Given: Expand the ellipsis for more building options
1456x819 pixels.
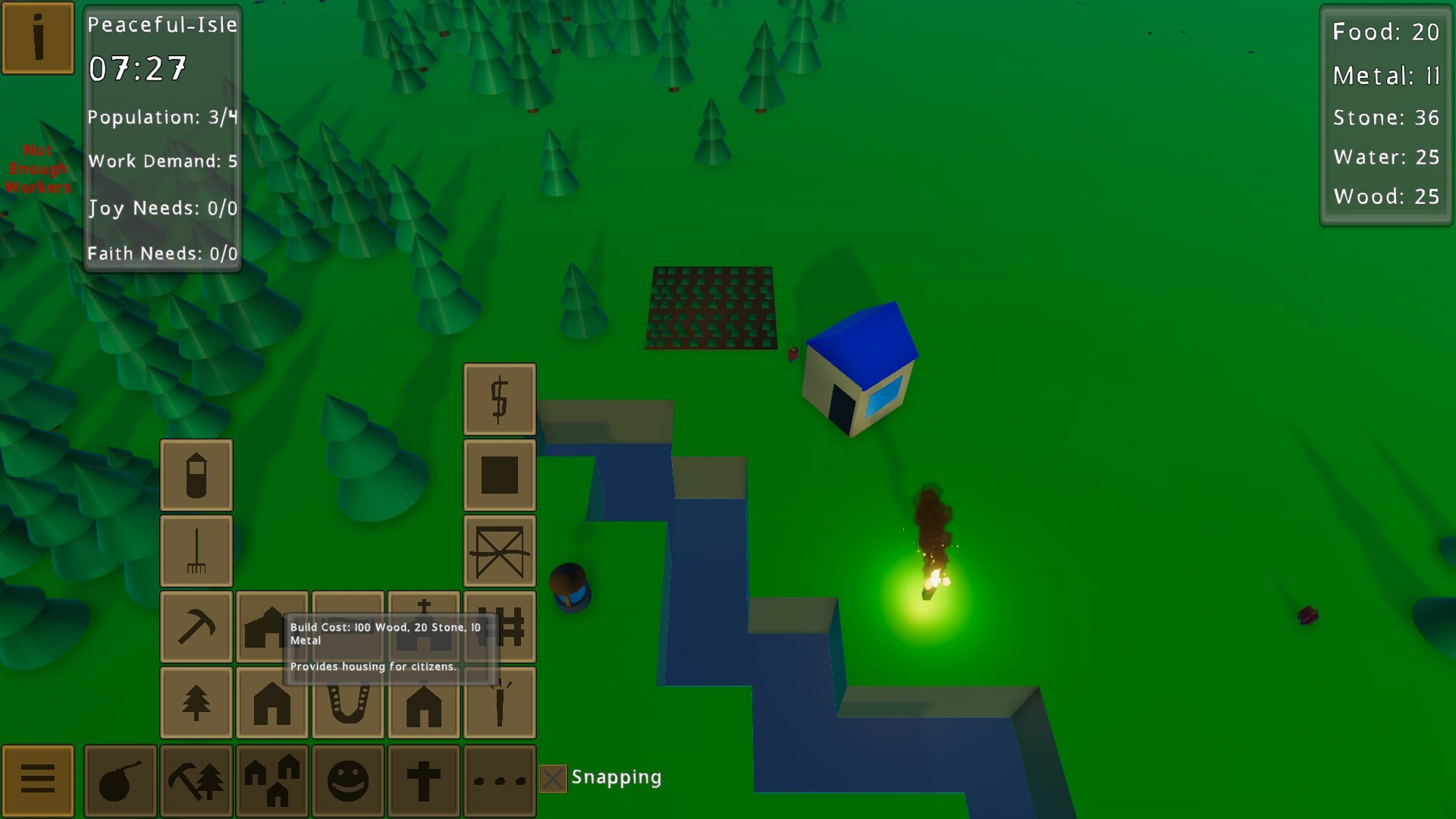Looking at the screenshot, I should click(500, 780).
